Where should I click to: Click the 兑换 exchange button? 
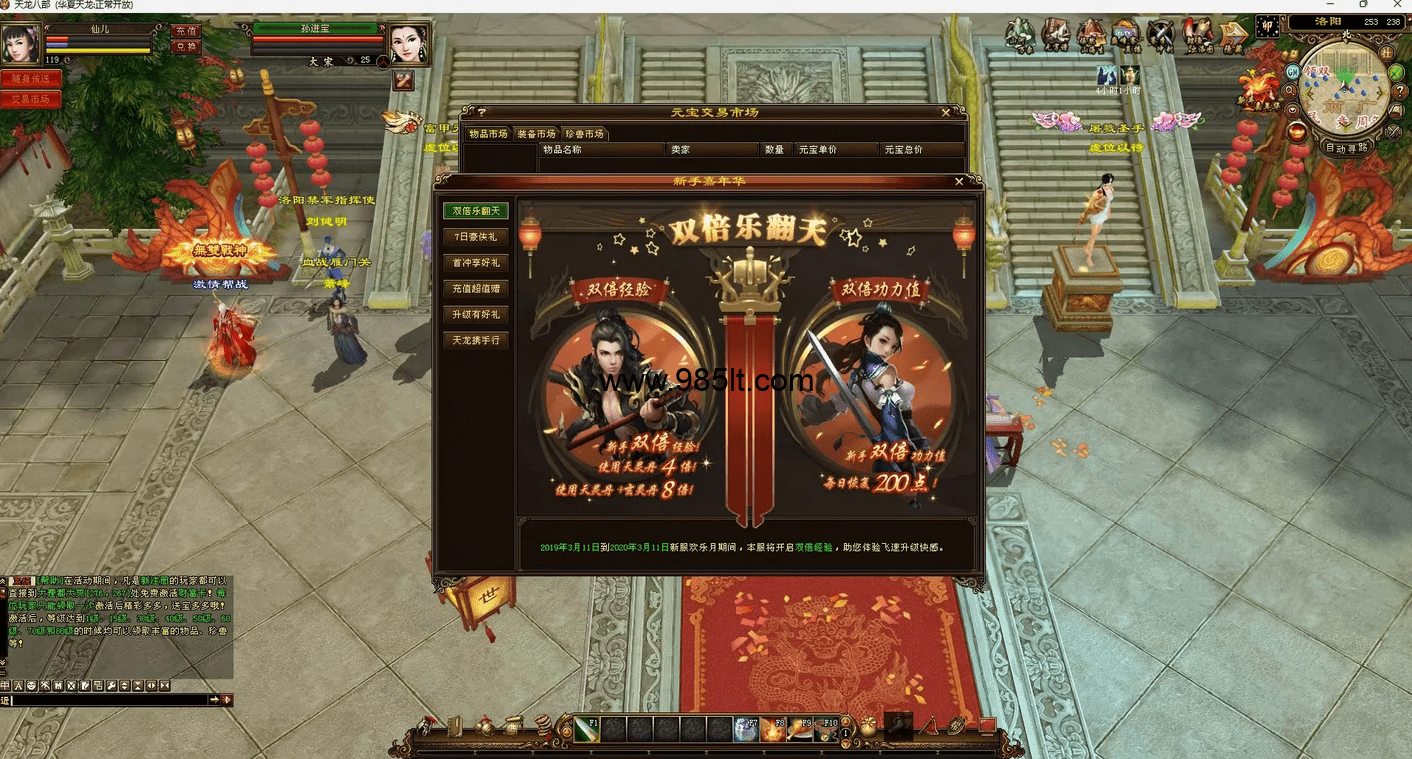(186, 46)
